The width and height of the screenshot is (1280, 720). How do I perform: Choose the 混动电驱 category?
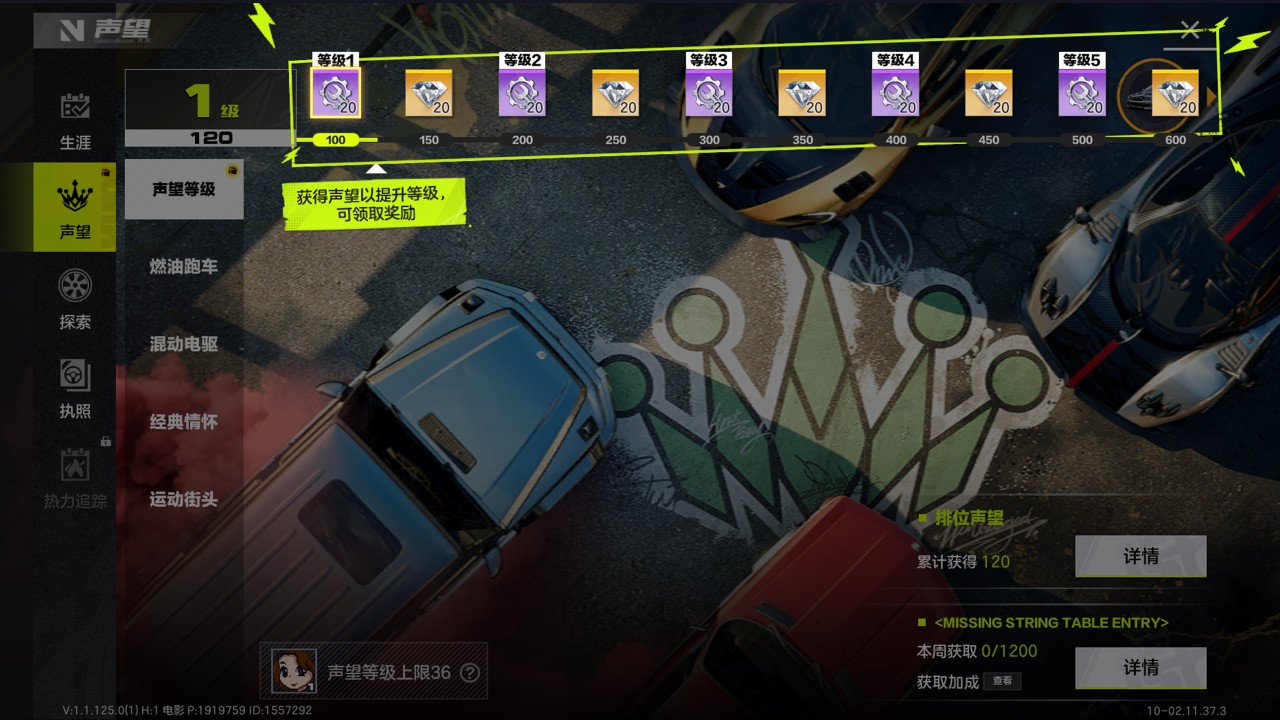(x=184, y=344)
